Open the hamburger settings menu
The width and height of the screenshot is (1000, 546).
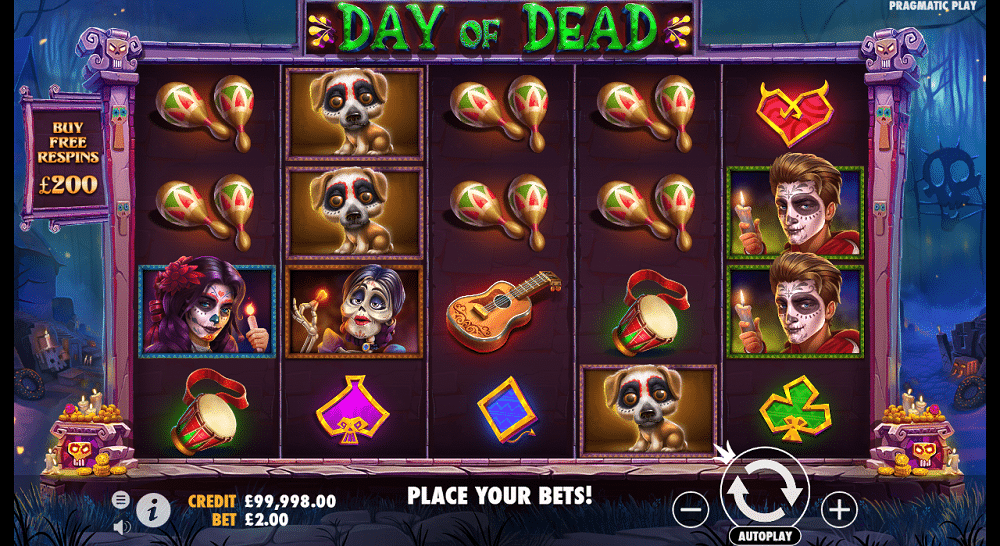pyautogui.click(x=121, y=499)
